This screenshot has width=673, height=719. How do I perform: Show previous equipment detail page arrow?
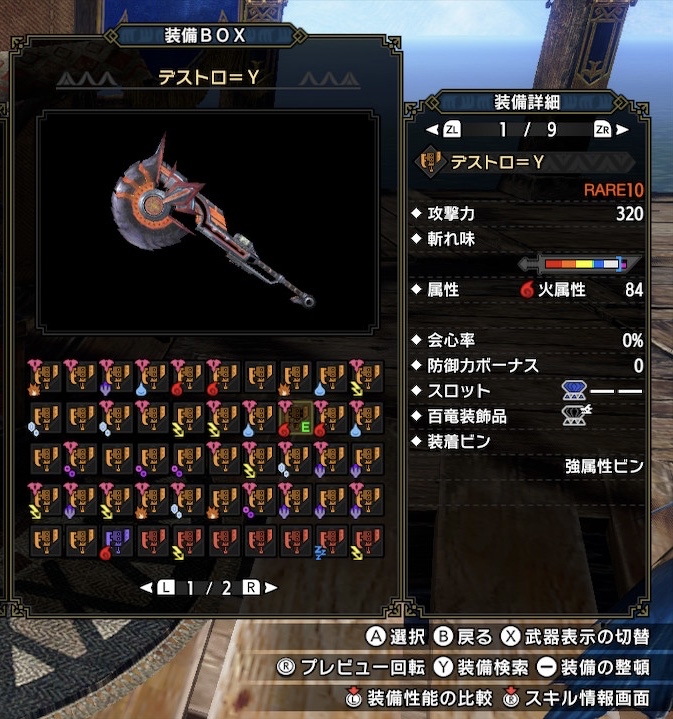point(431,129)
